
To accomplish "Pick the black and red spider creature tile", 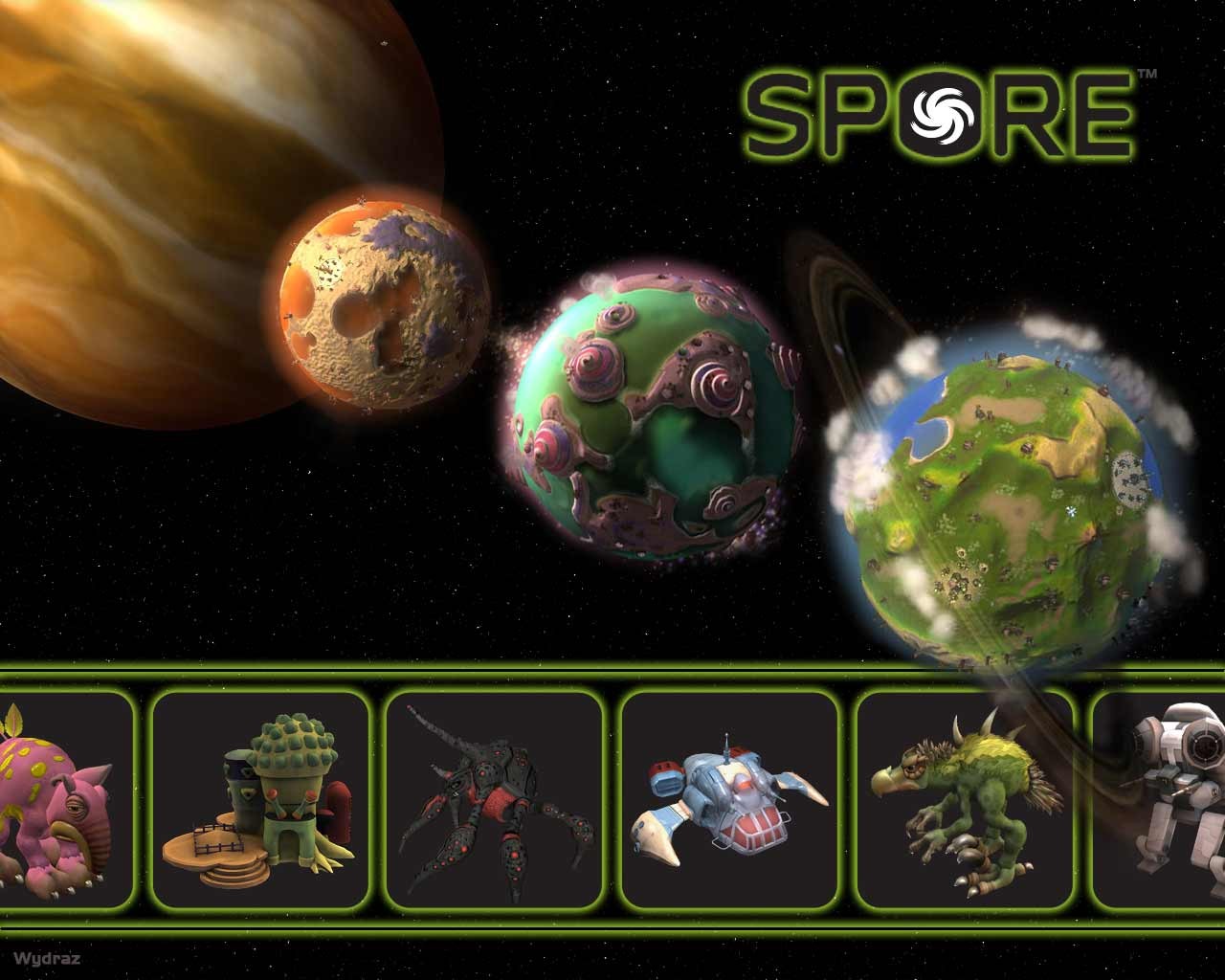I will [x=493, y=799].
